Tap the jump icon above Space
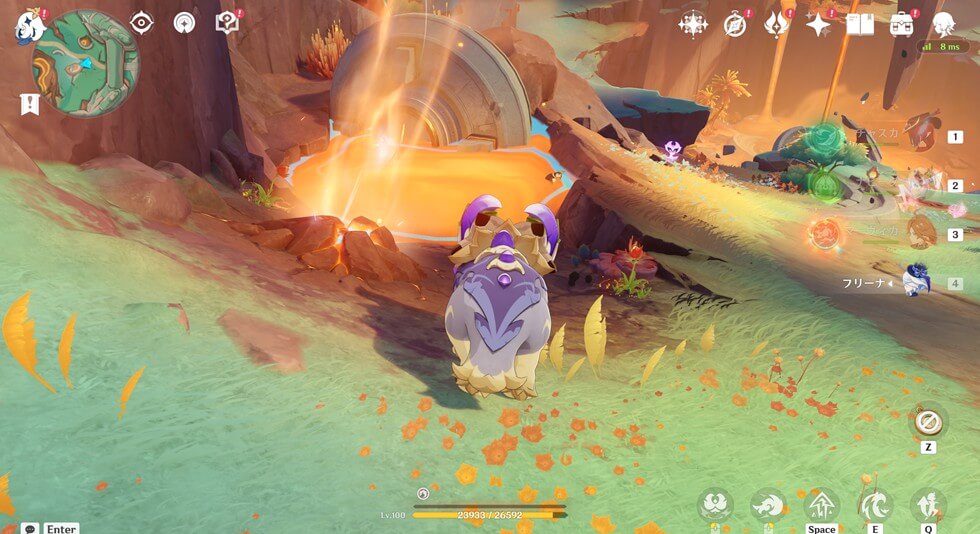Image resolution: width=980 pixels, height=534 pixels. (821, 504)
